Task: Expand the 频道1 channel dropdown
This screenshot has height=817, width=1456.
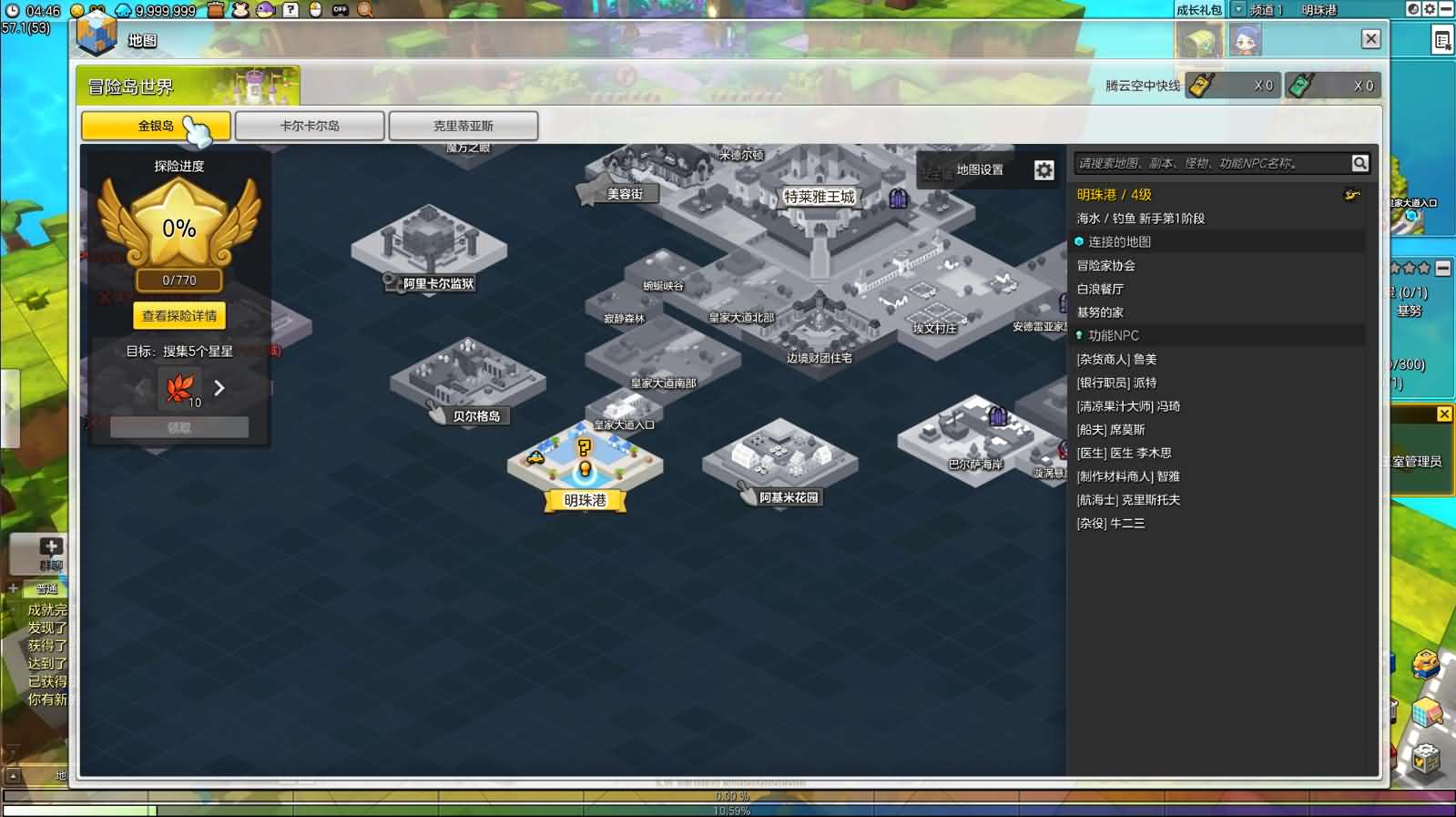Action: pyautogui.click(x=1240, y=11)
